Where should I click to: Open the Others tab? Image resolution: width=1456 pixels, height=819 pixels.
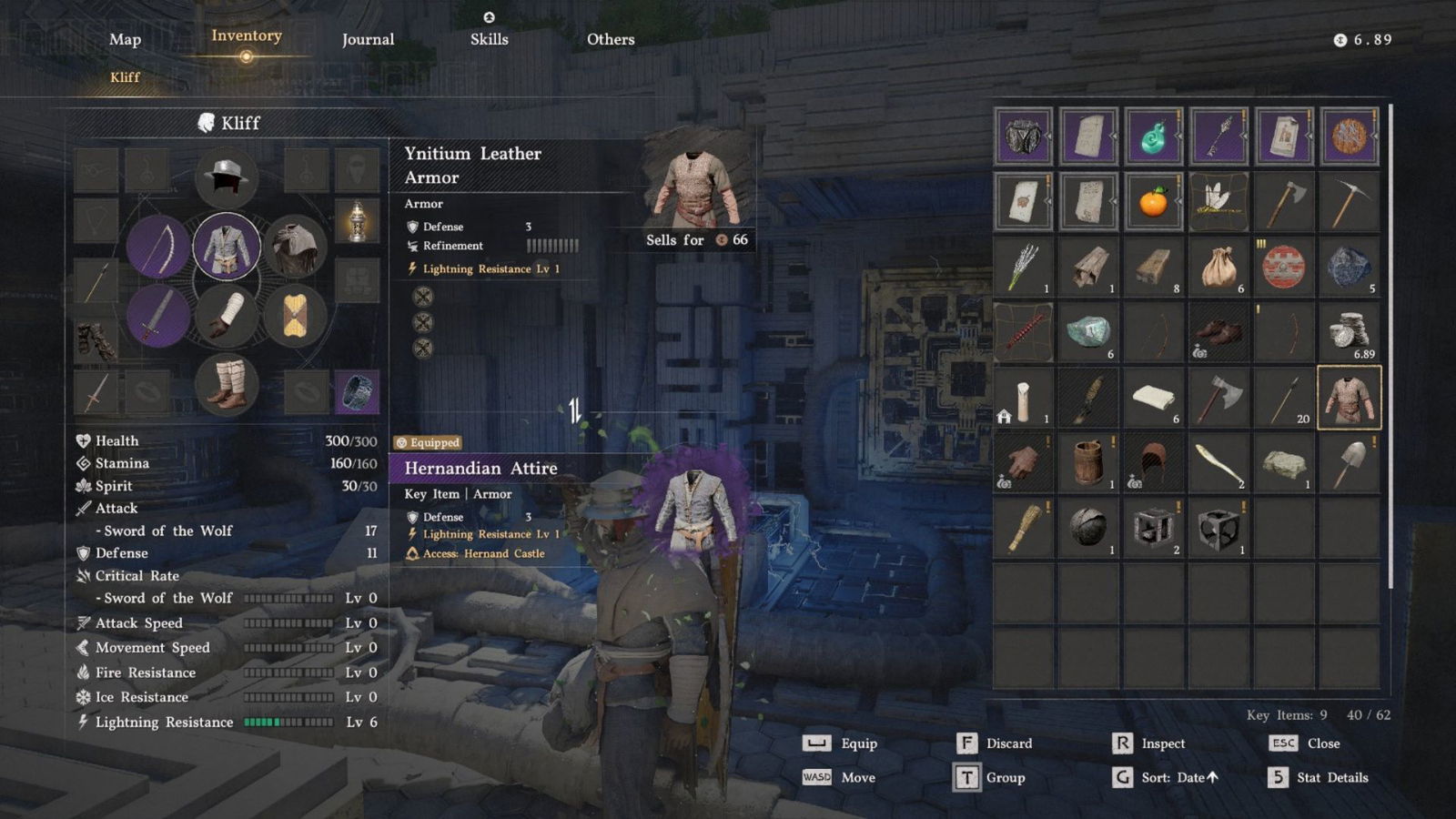pos(611,39)
